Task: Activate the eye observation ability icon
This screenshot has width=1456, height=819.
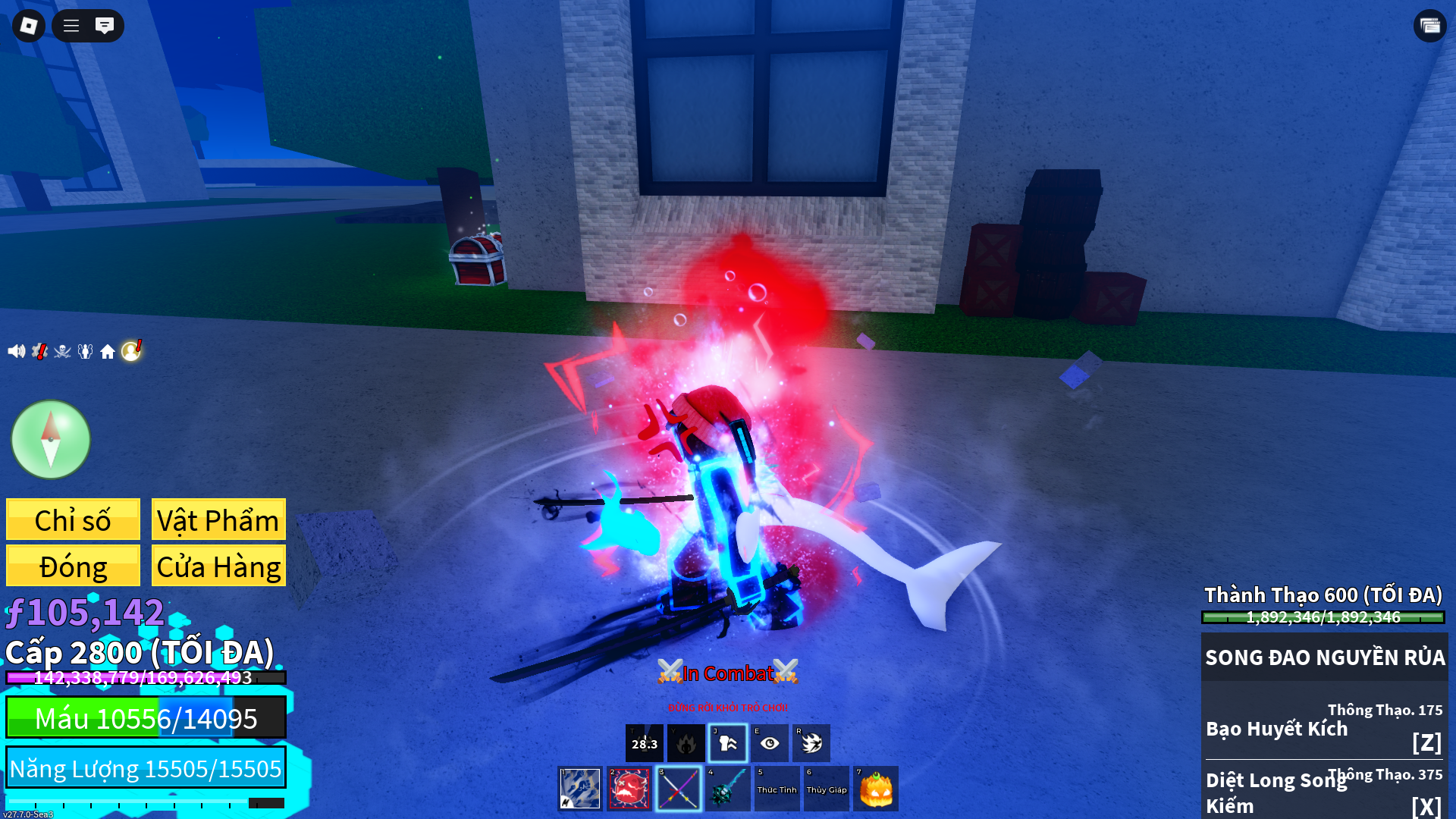Action: click(x=770, y=743)
